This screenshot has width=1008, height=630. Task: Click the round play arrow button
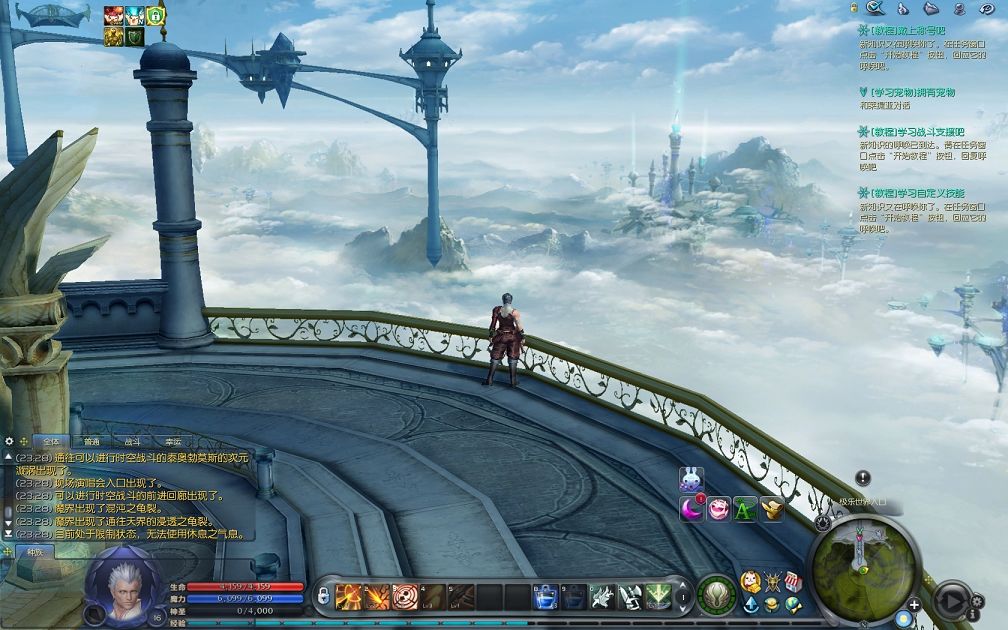[x=950, y=599]
